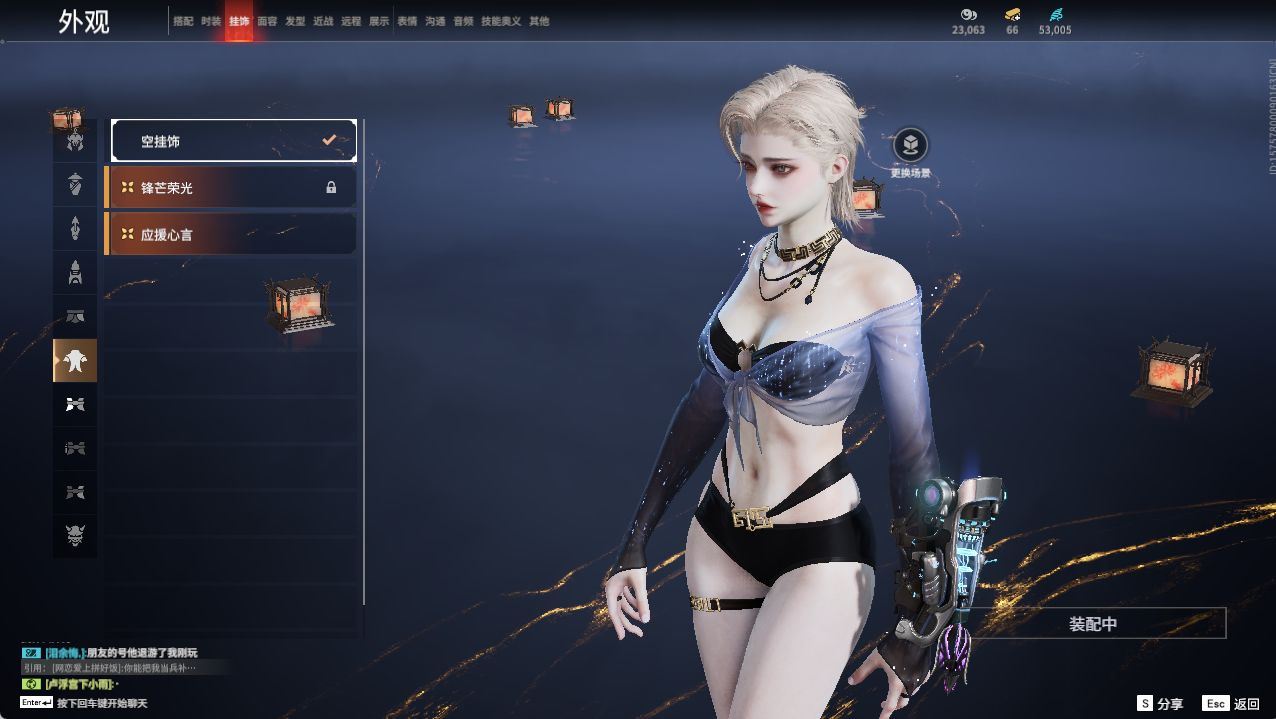The image size is (1276, 719).
Task: Switch to the 搭配 tab
Action: coord(183,21)
